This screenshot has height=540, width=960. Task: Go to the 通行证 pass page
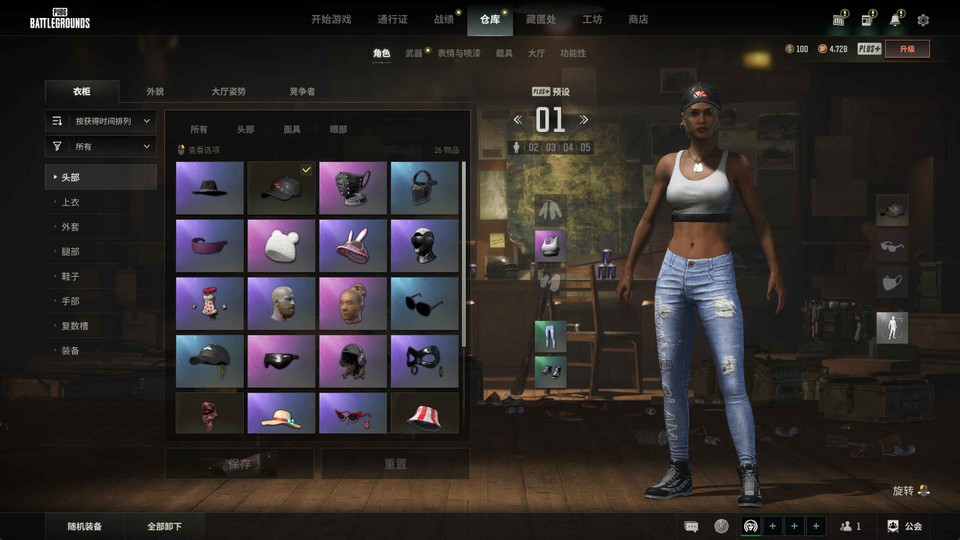coord(392,19)
